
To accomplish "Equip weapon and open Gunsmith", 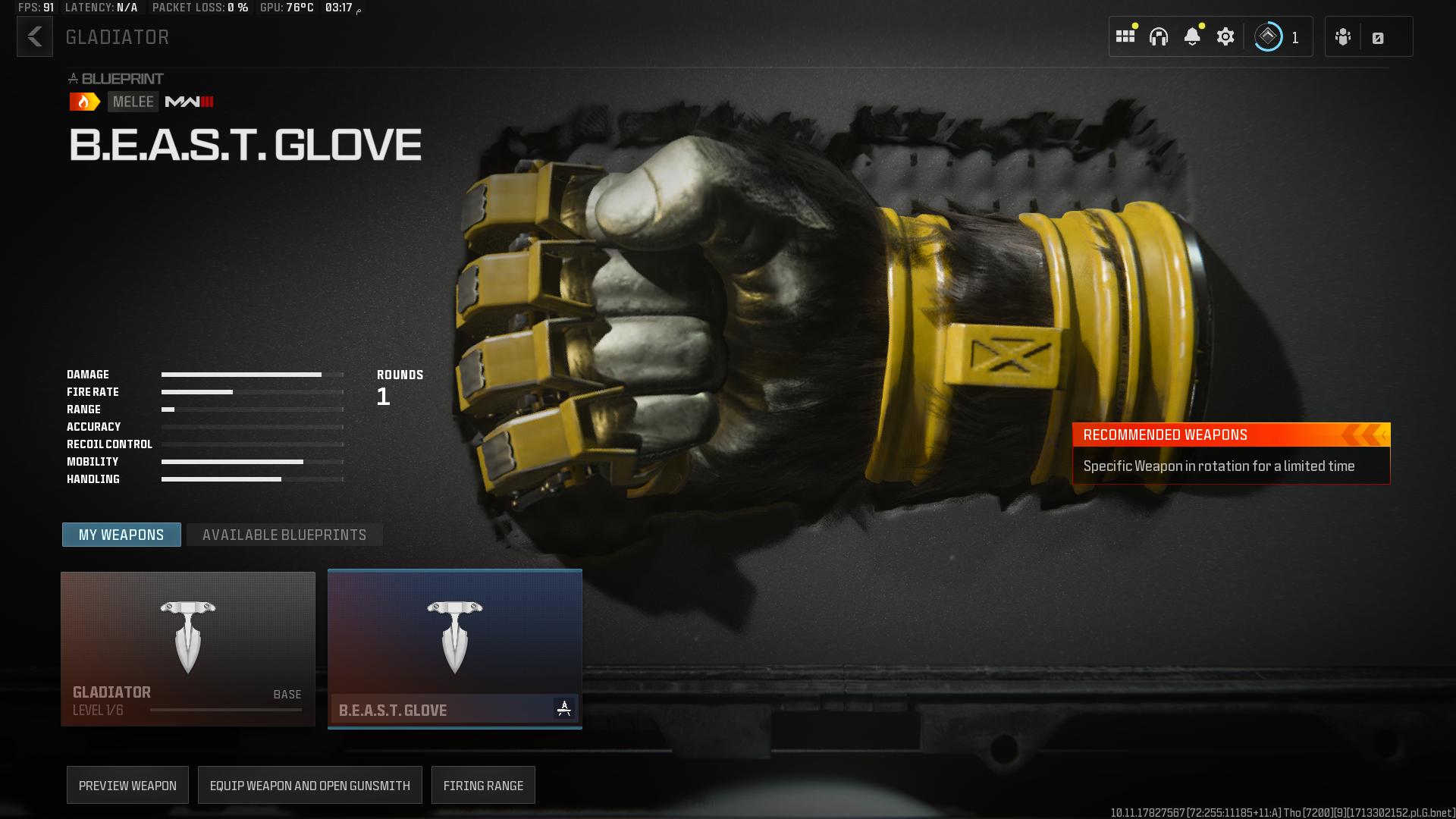I will [x=309, y=786].
